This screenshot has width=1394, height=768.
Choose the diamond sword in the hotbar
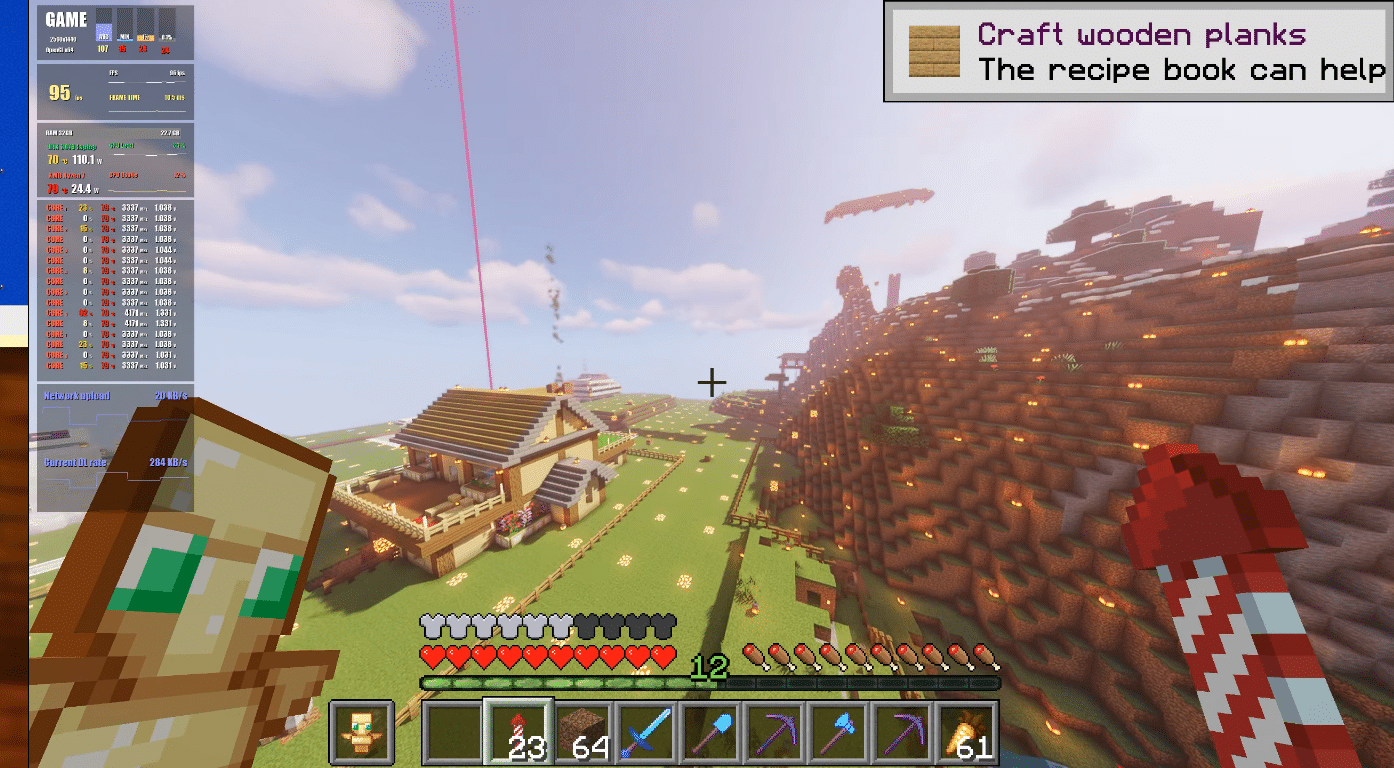click(647, 732)
